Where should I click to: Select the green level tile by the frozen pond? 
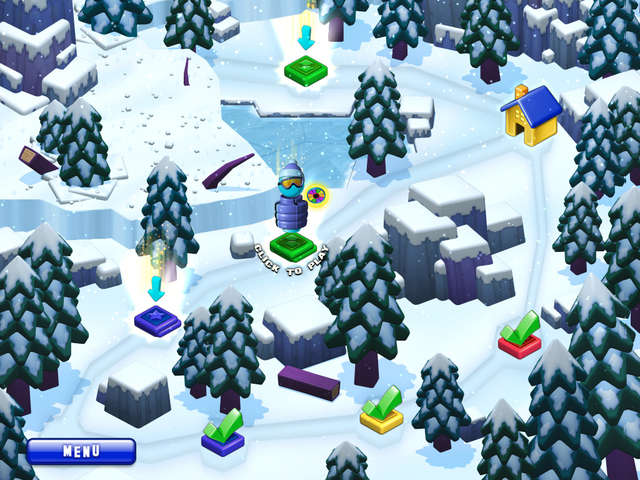coord(306,70)
